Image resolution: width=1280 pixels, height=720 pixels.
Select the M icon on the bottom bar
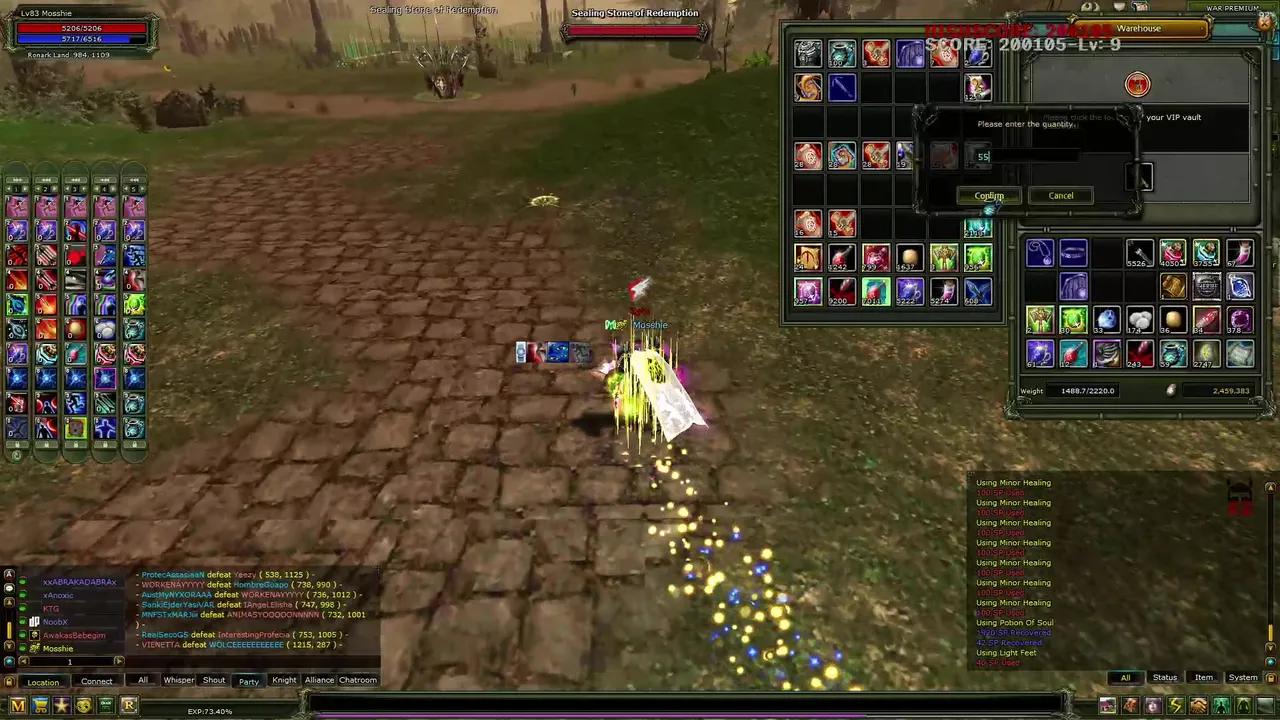tap(17, 704)
